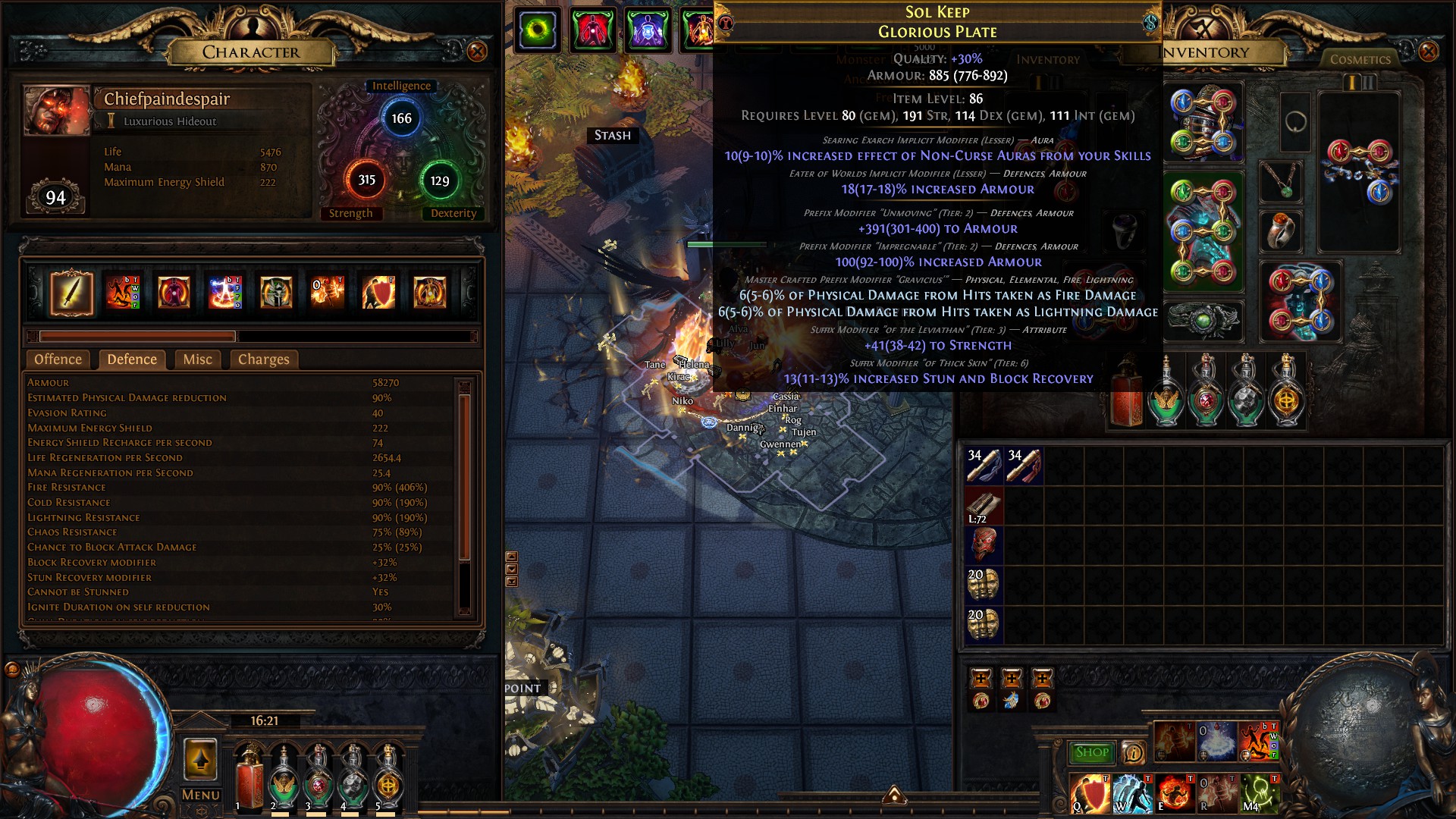Click the green aura buff icon top left

[537, 27]
